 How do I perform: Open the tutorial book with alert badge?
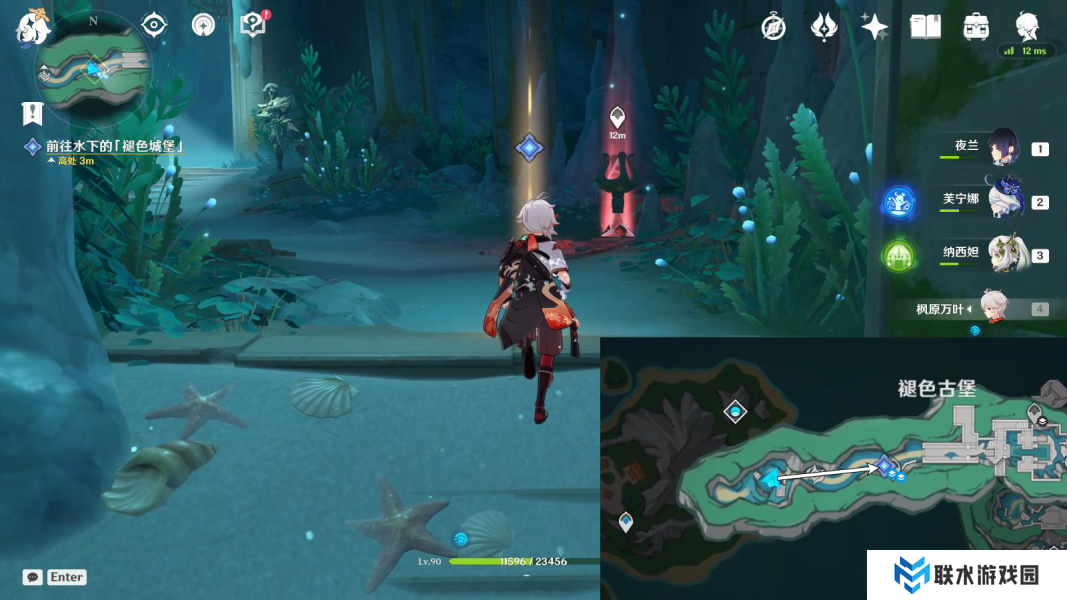[253, 24]
